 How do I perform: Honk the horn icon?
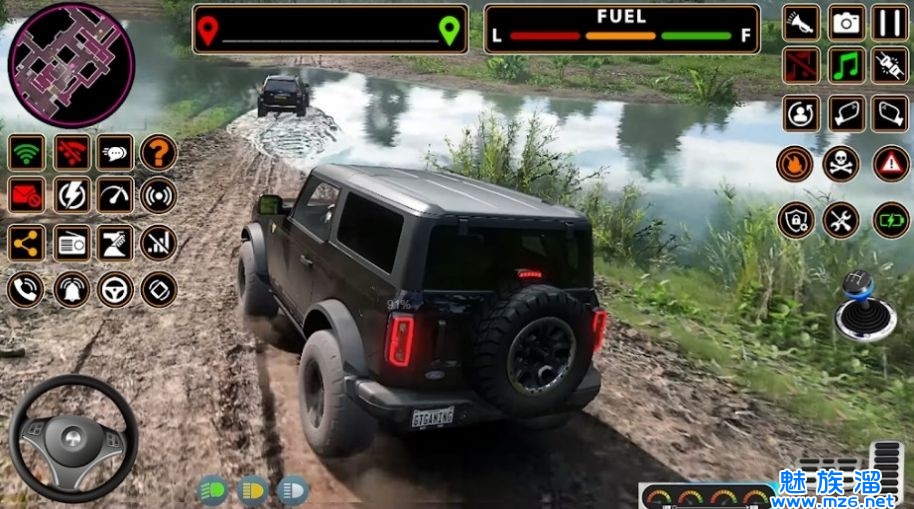click(802, 22)
